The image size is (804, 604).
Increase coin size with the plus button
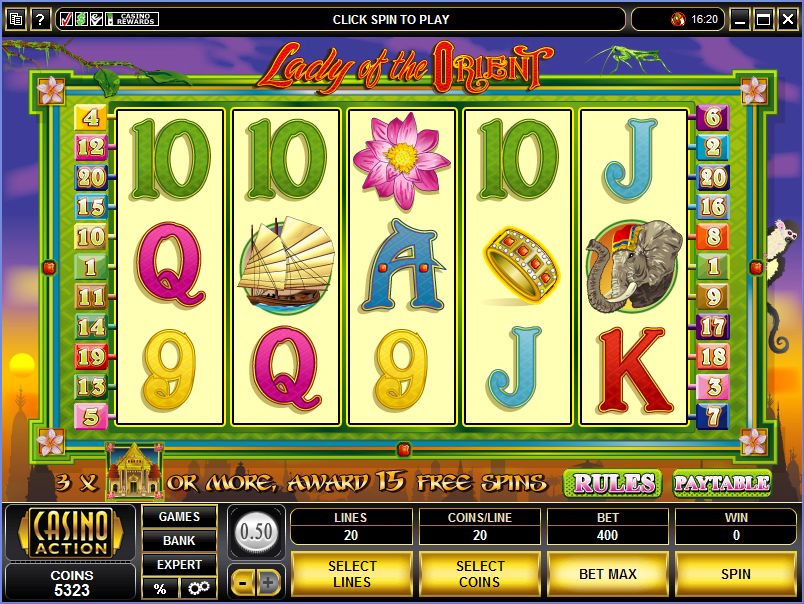[270, 581]
